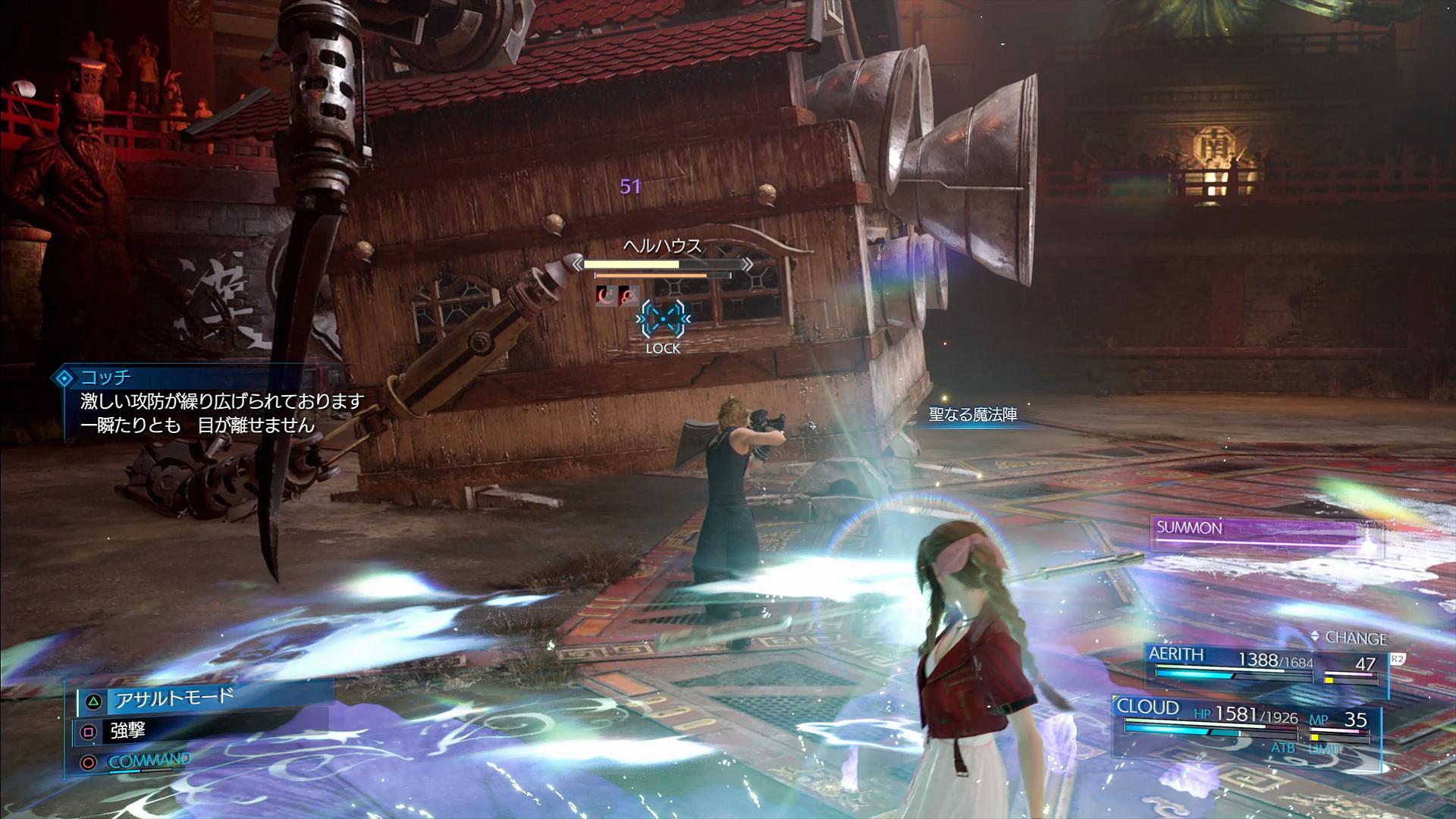Screen dimensions: 1456x819
Task: Choose the 強撃 attack entry
Action: [127, 731]
